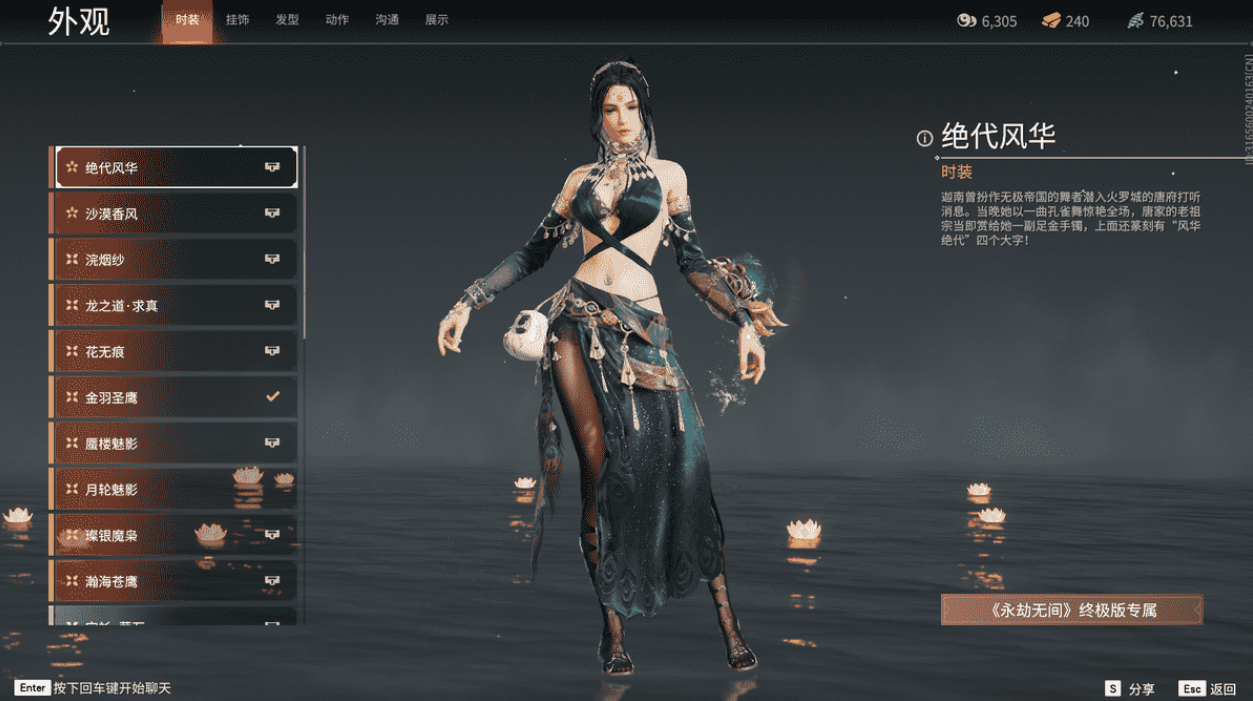Pick the 蜃楼魅影 outfit
This screenshot has width=1253, height=701.
175,443
